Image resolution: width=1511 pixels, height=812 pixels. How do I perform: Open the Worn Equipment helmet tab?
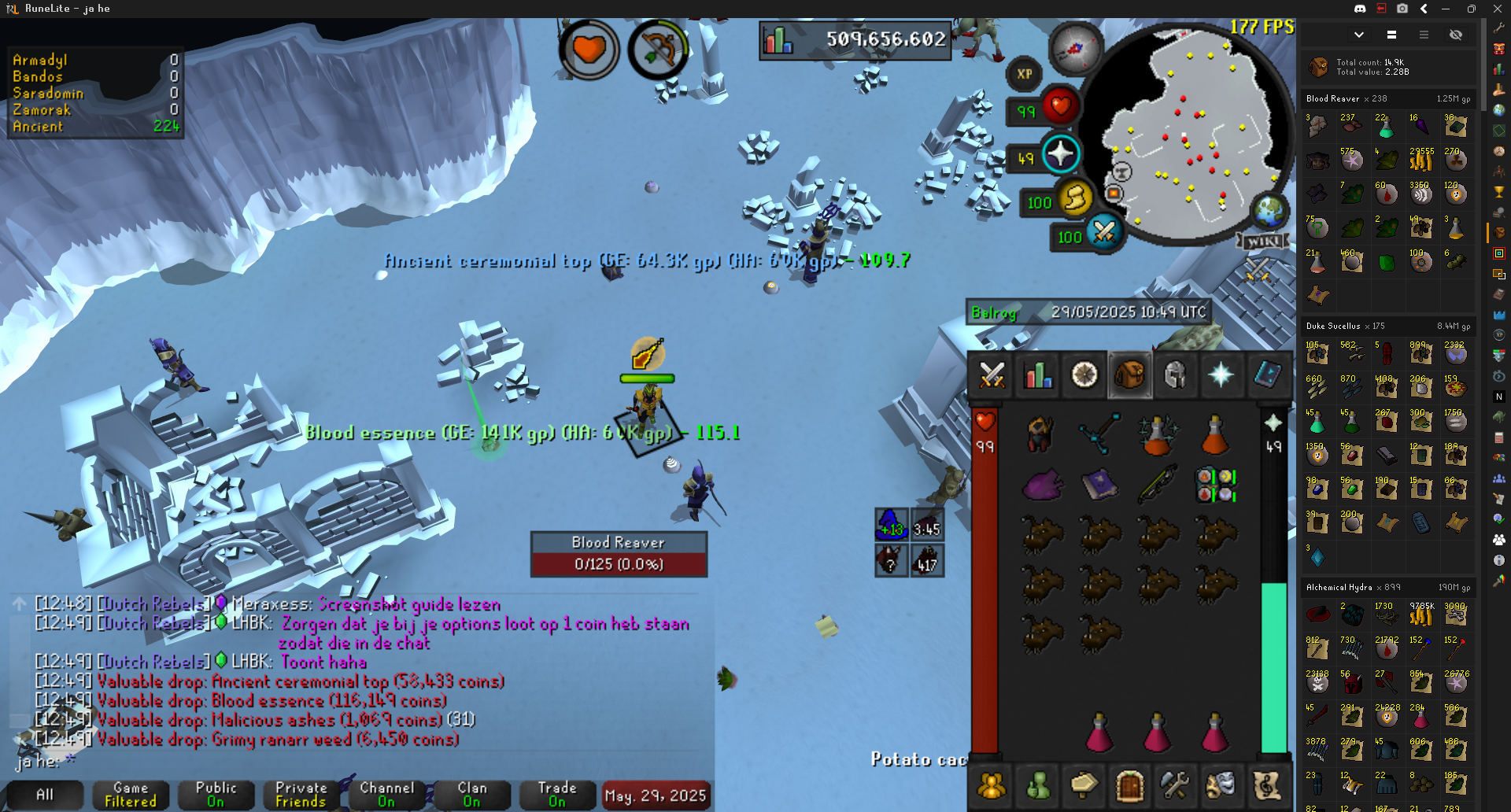point(1175,375)
